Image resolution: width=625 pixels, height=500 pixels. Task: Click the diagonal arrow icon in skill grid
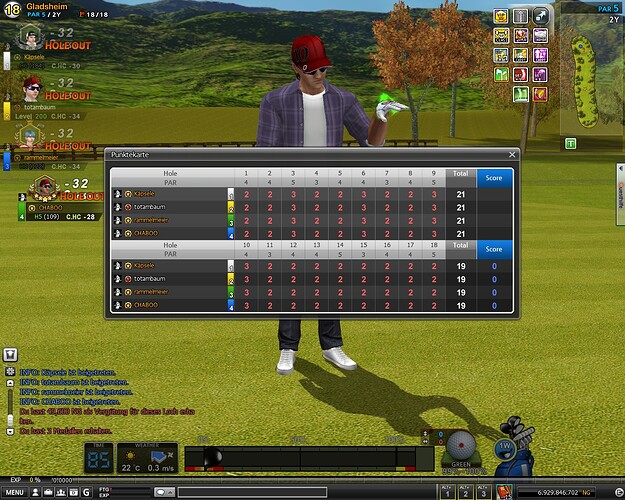pyautogui.click(x=540, y=14)
